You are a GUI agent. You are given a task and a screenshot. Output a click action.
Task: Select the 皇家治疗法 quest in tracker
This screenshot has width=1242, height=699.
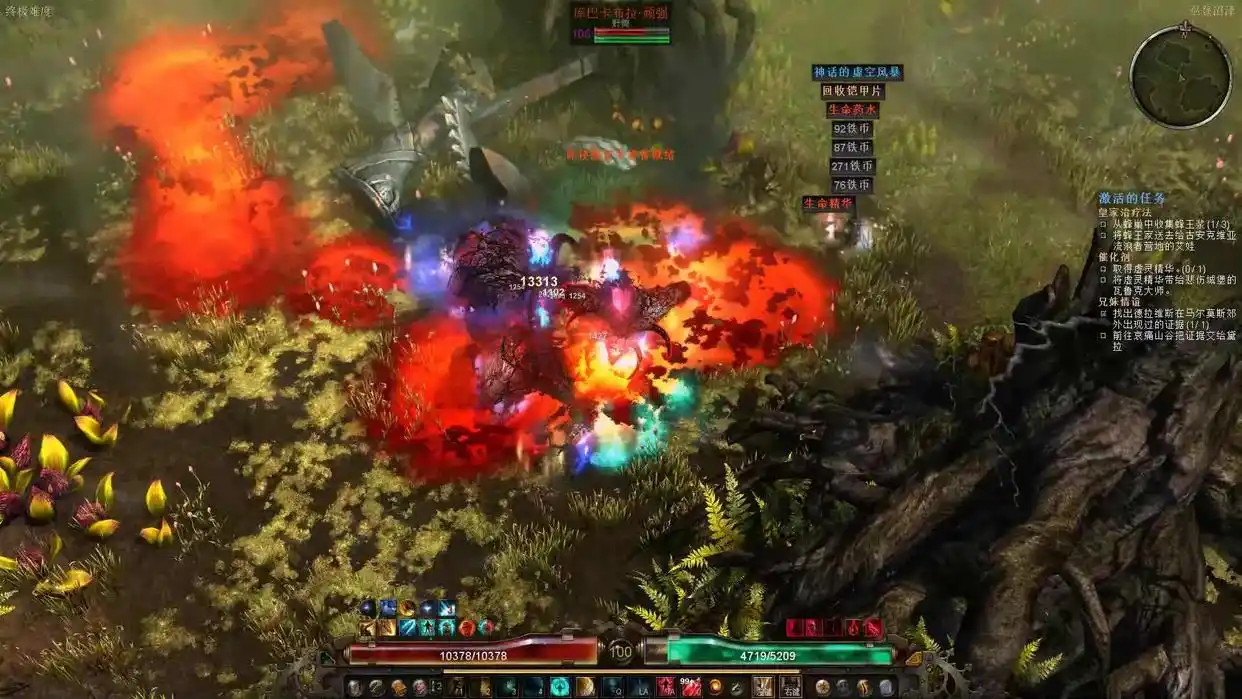tap(1125, 213)
